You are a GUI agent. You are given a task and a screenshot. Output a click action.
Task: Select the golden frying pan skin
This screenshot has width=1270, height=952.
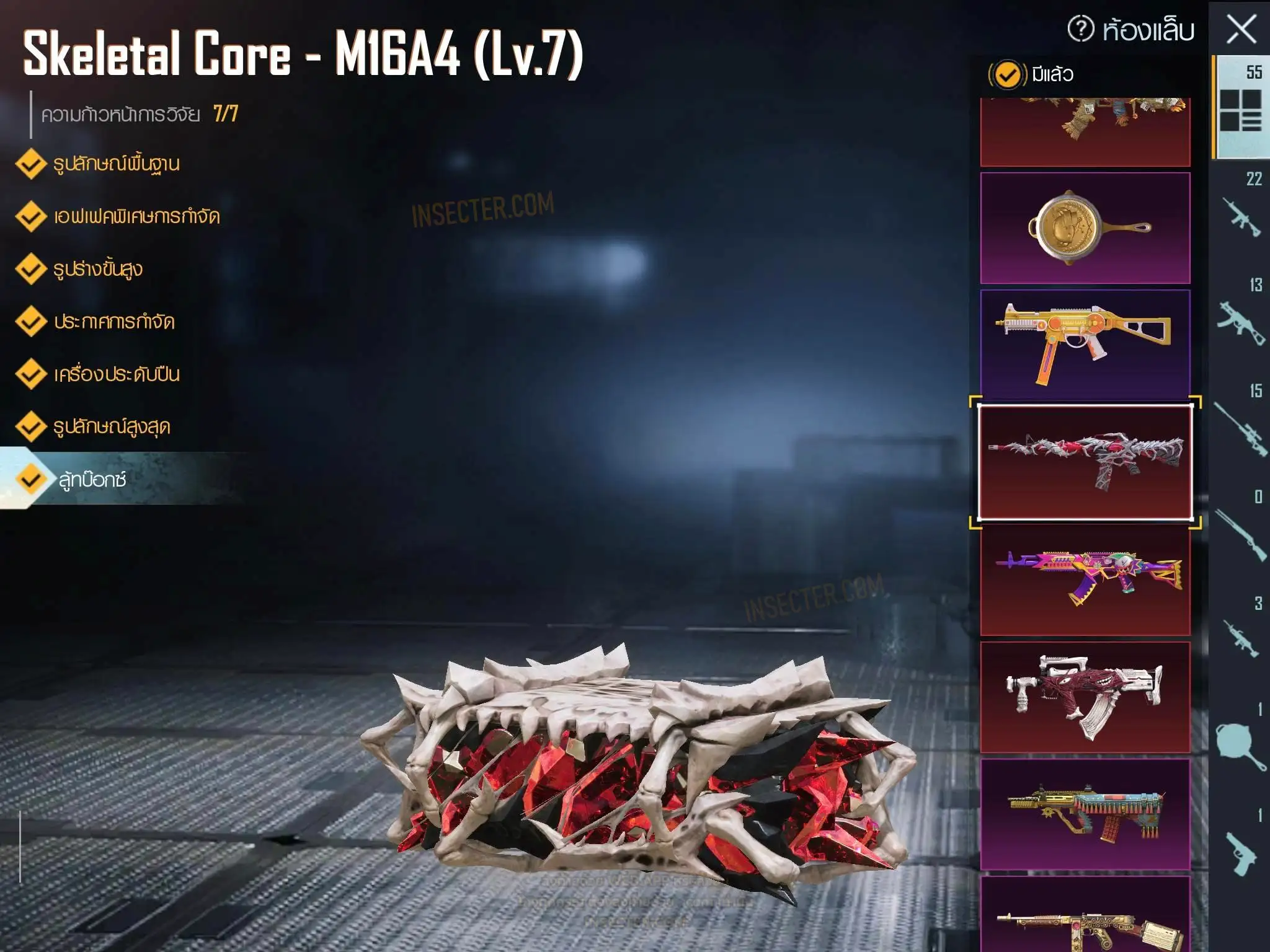click(x=1085, y=228)
